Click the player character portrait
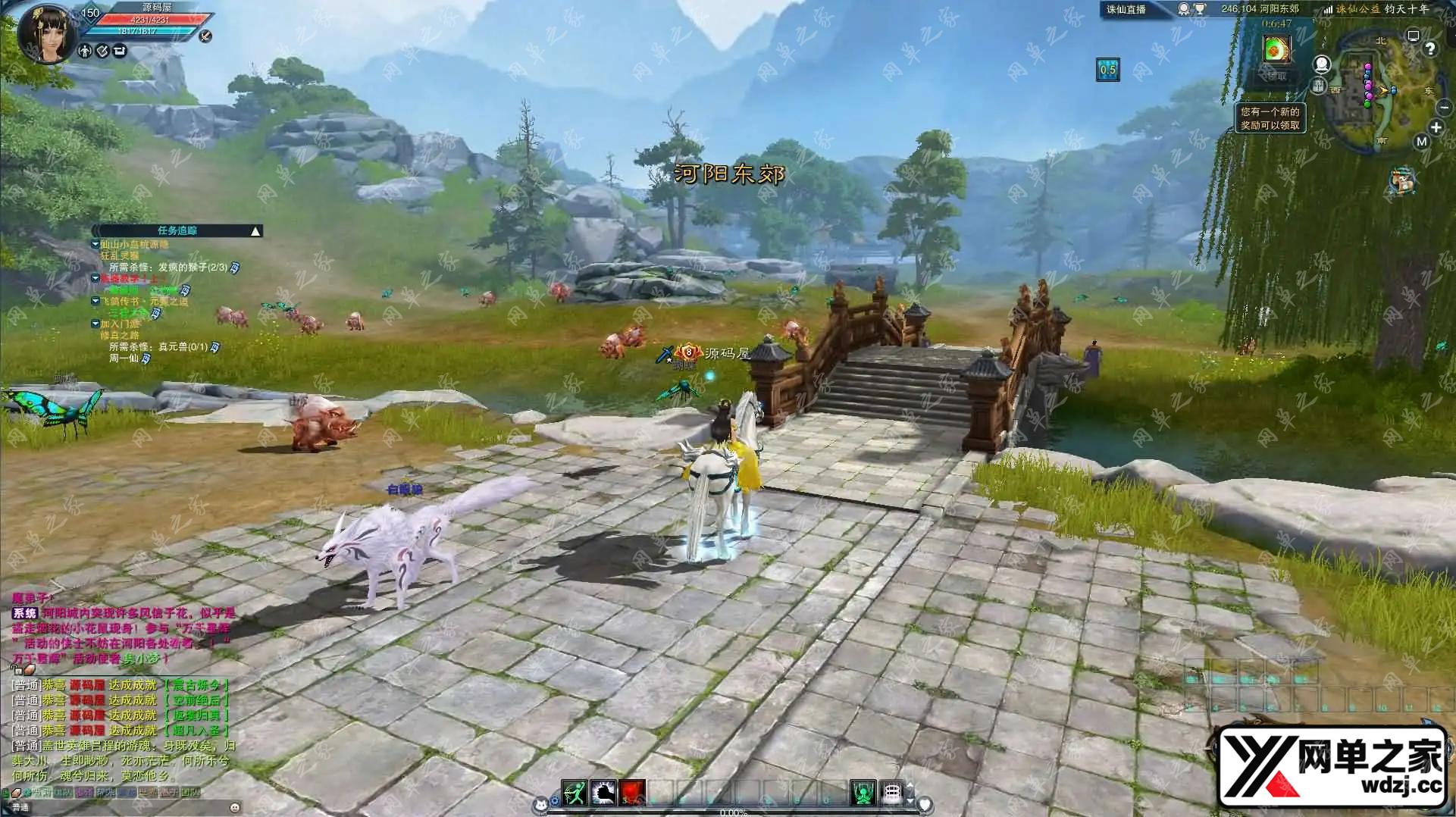The width and height of the screenshot is (1456, 817). tap(47, 33)
